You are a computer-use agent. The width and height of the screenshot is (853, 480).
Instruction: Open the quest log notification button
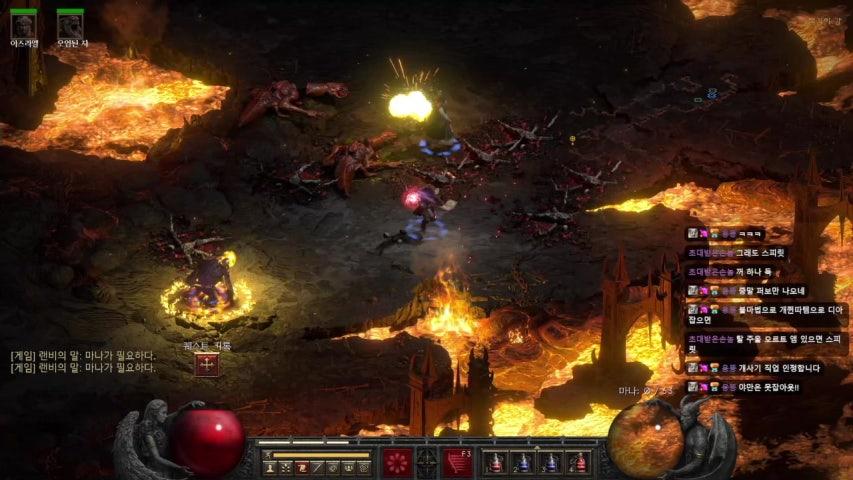point(207,365)
